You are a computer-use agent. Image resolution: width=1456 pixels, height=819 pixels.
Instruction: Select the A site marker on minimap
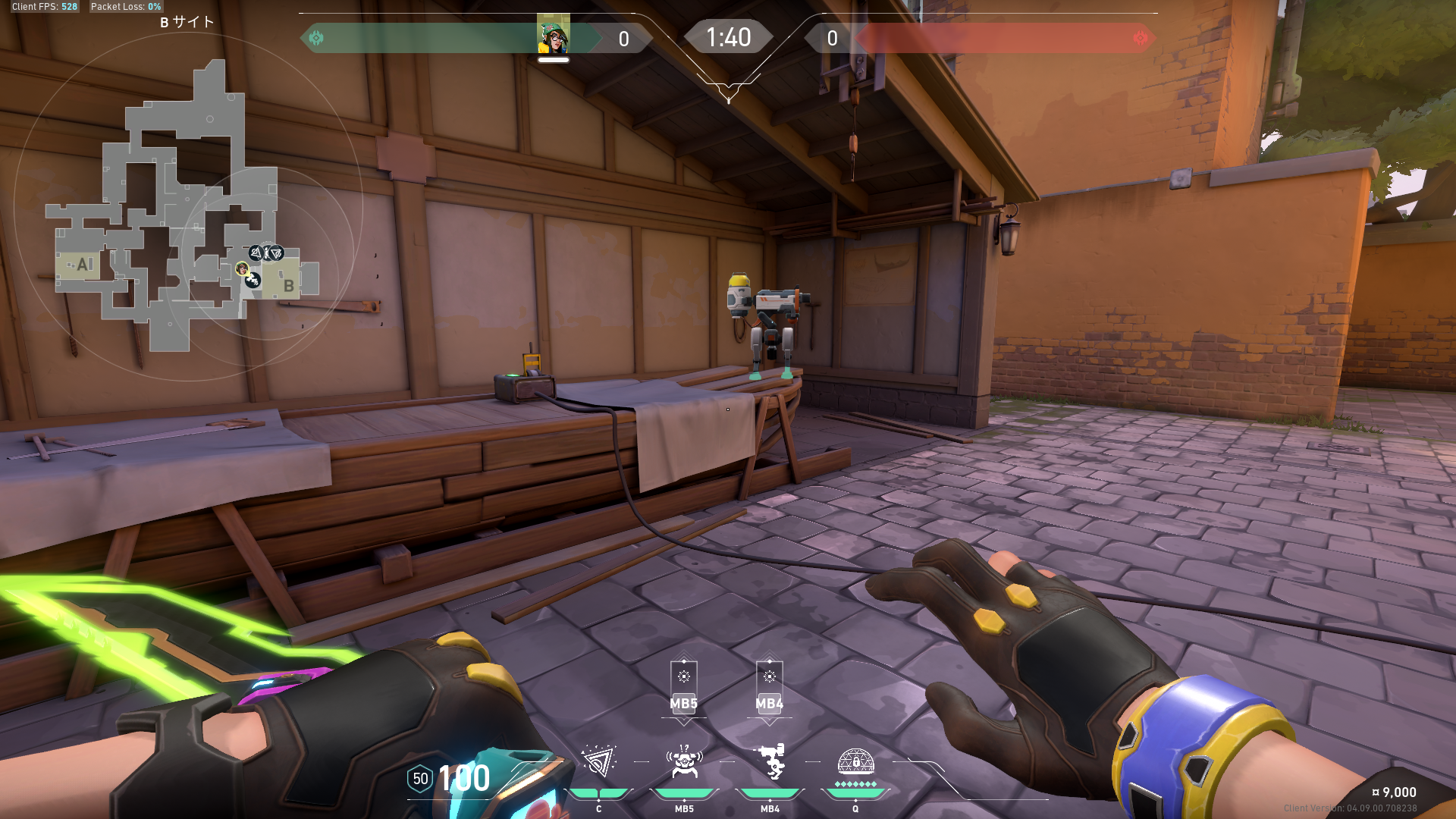click(x=83, y=265)
